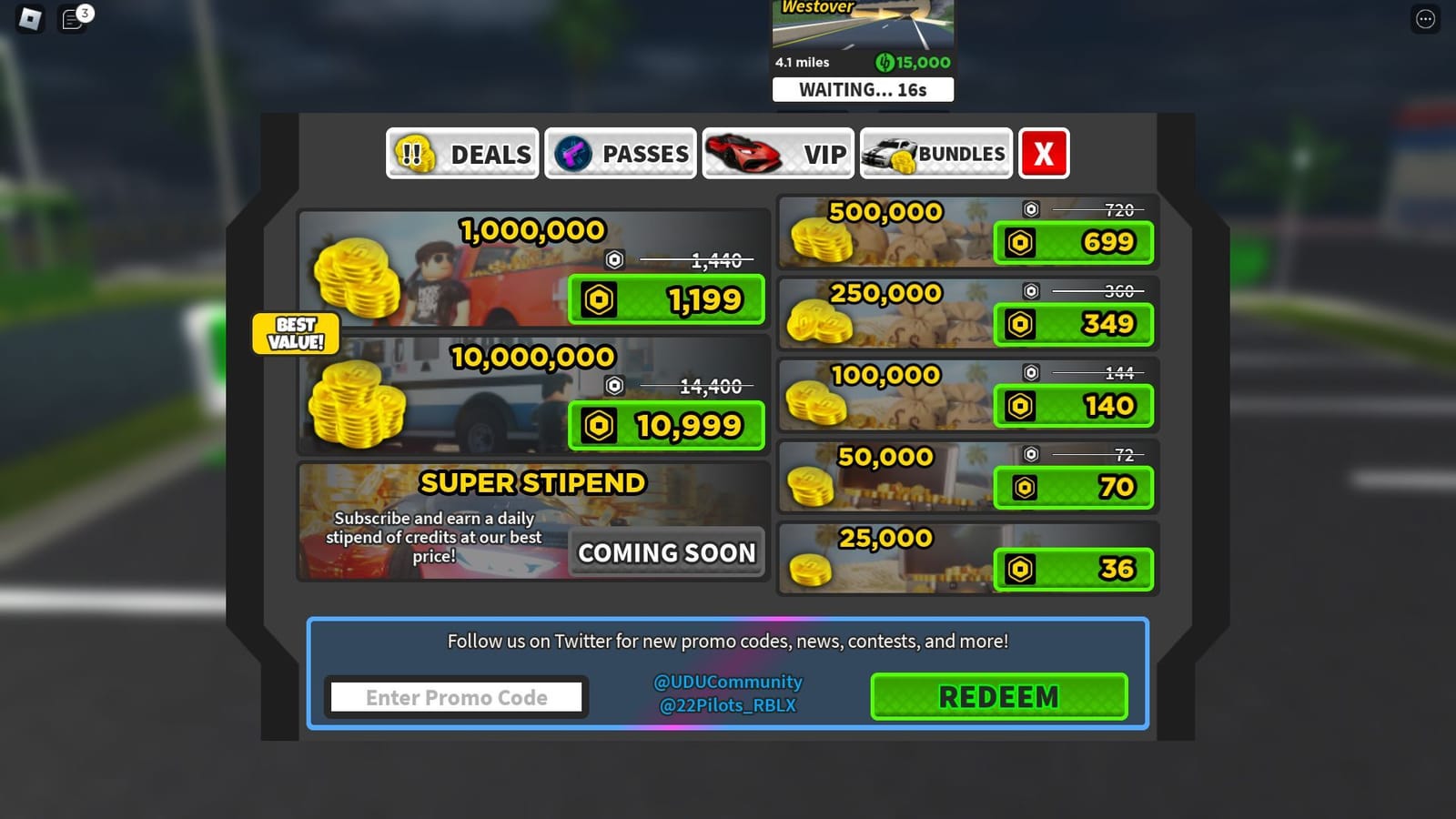Click the REDEEM button
The width and height of the screenshot is (1456, 819).
(x=998, y=696)
